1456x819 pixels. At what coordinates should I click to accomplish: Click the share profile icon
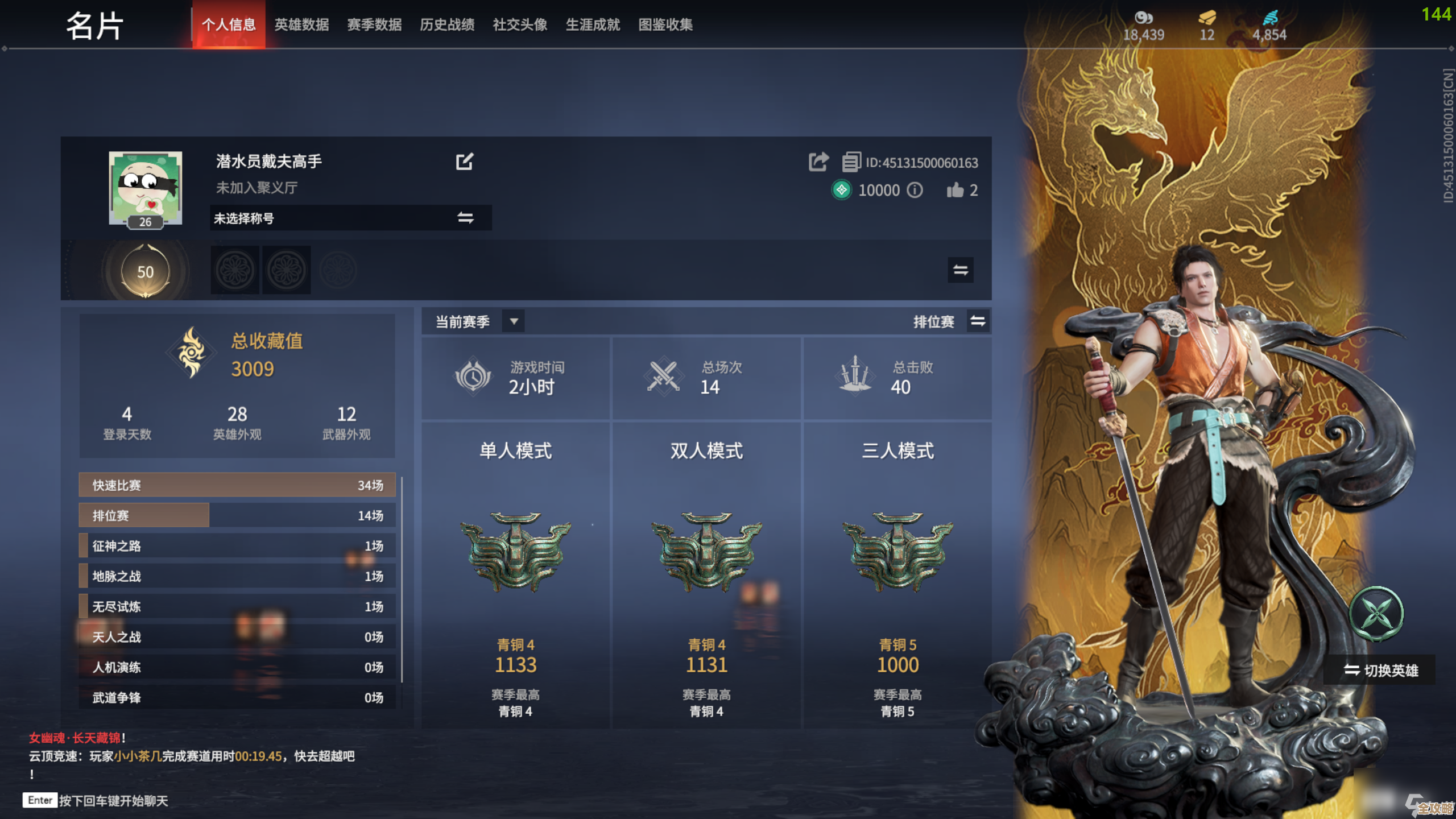[818, 162]
